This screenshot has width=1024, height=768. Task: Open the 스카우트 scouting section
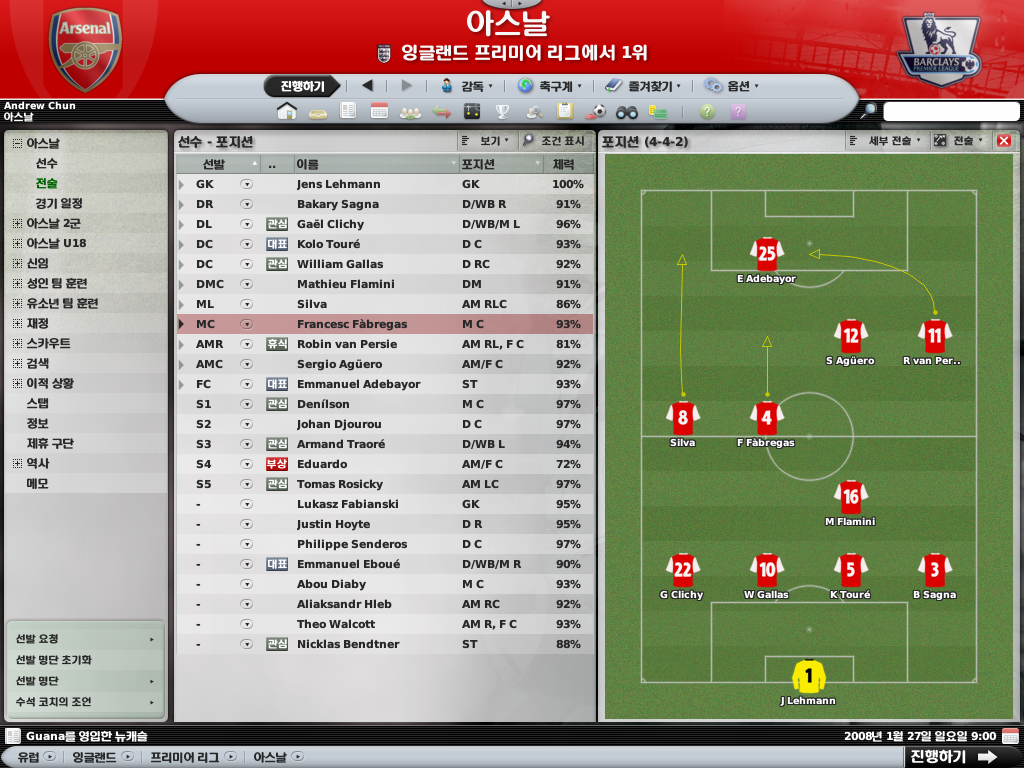[48, 343]
